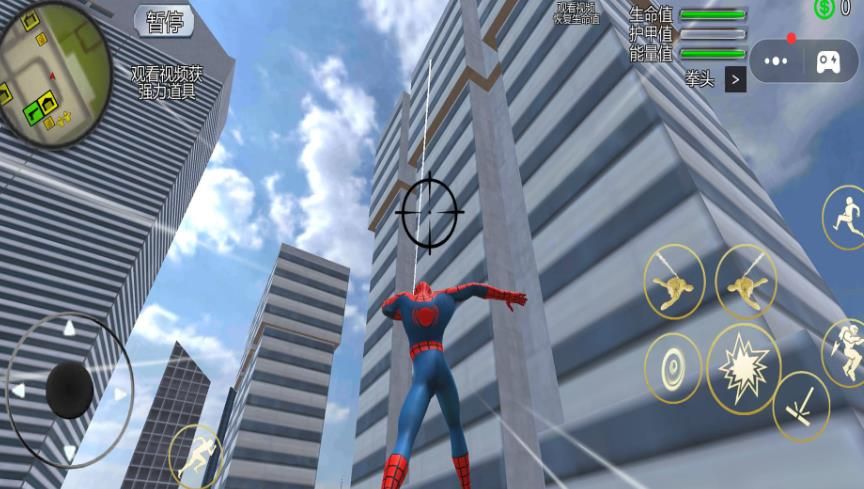The image size is (864, 489).
Task: Pause the game with the 暂停 button
Action: [164, 21]
